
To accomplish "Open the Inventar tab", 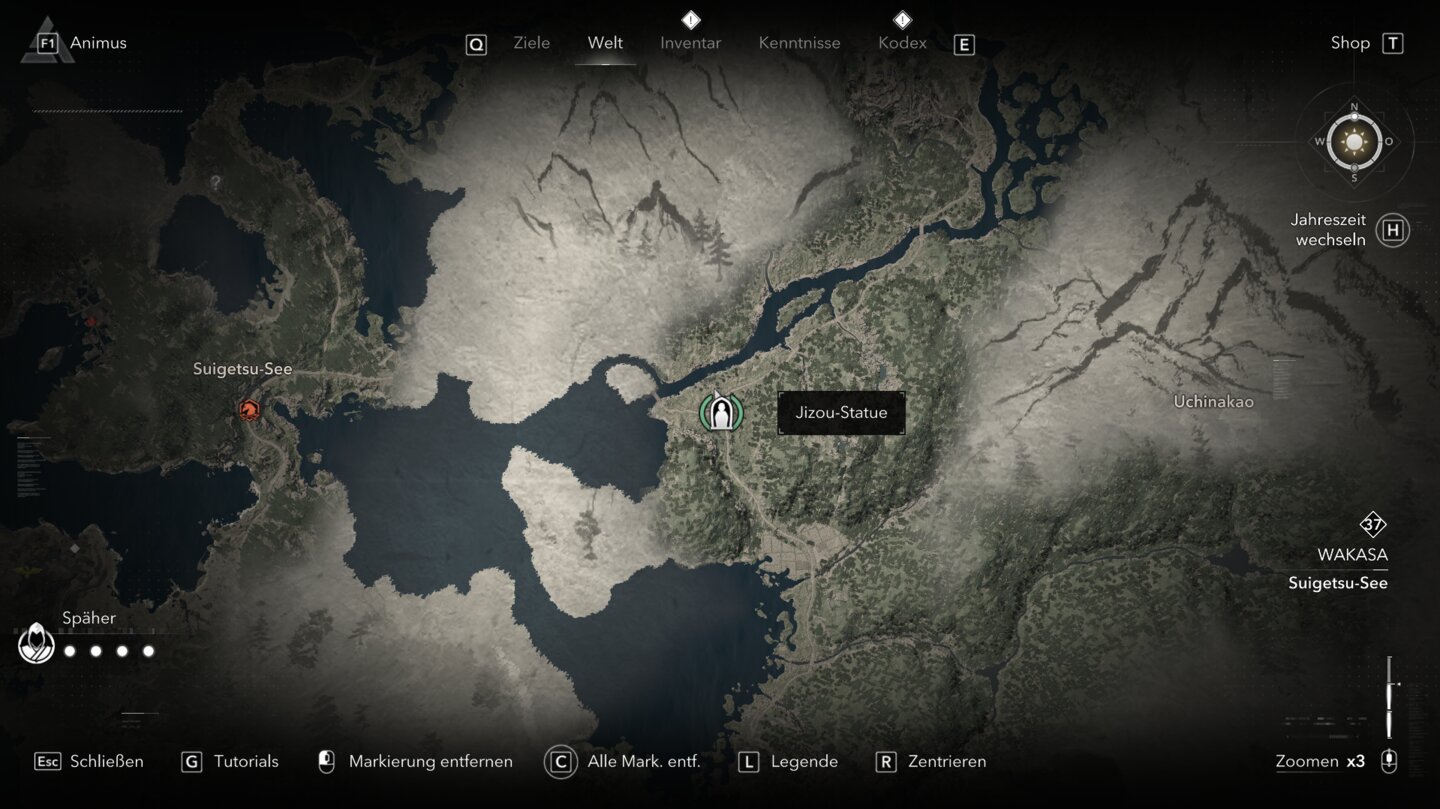I will pyautogui.click(x=690, y=43).
